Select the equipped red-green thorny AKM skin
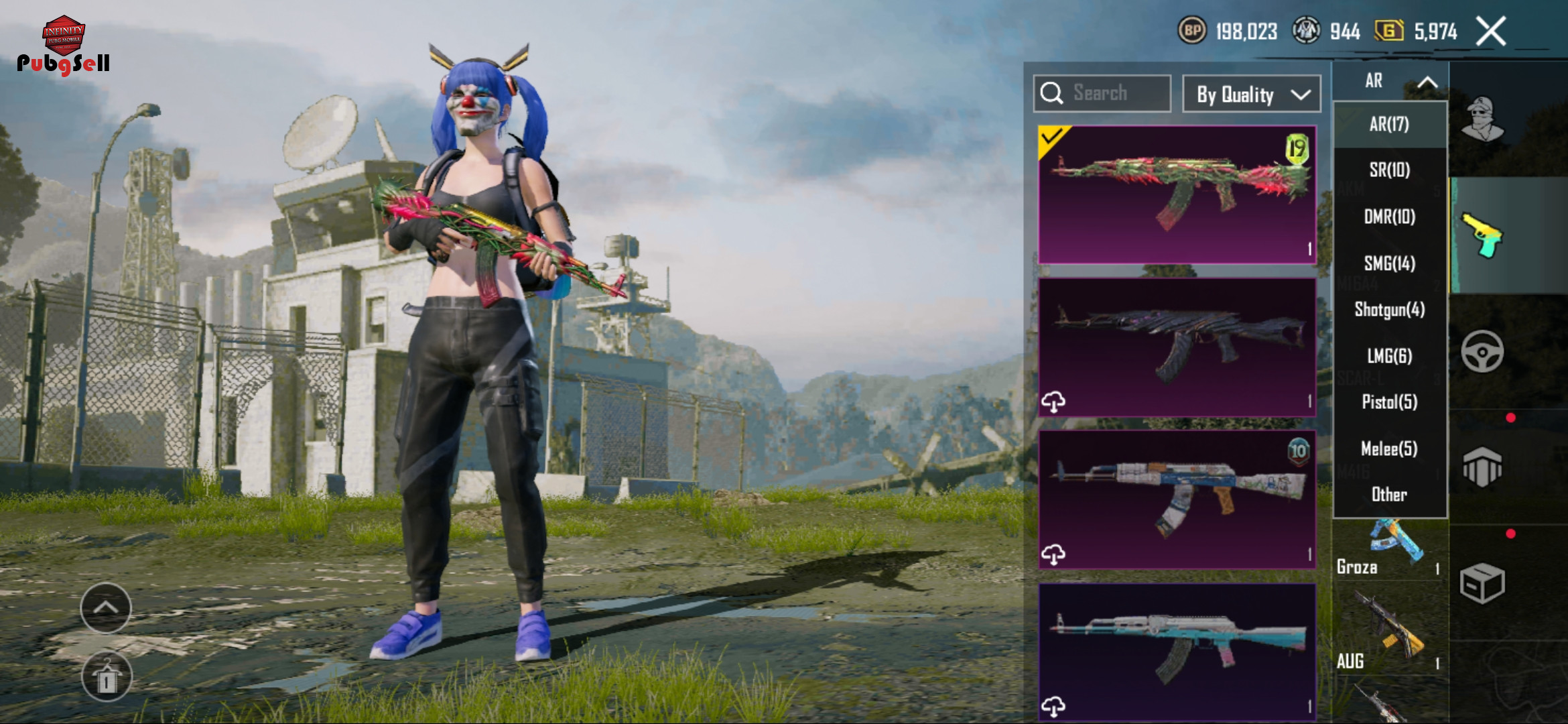This screenshot has width=1568, height=724. (x=1177, y=194)
